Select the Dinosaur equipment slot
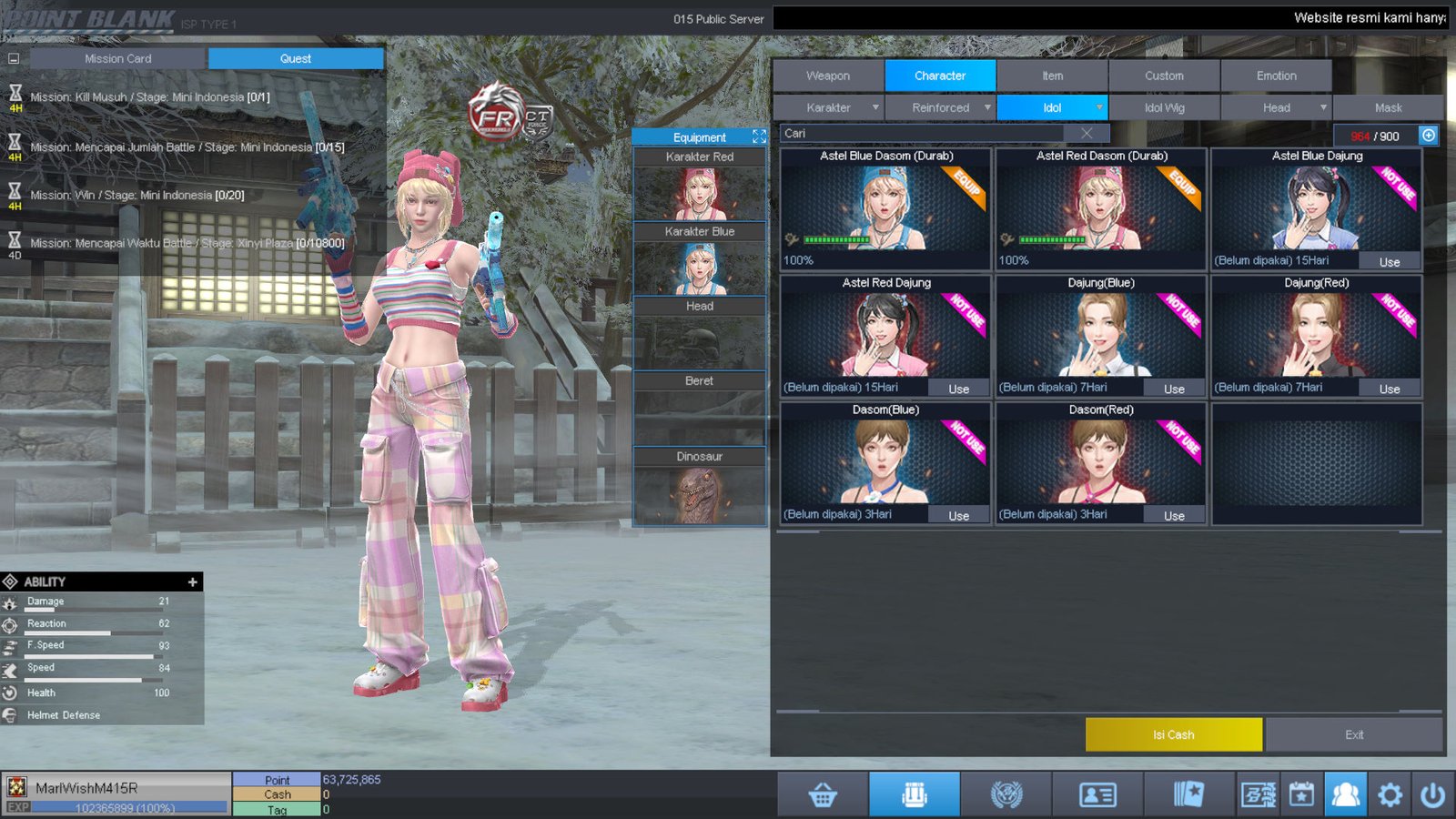Image resolution: width=1456 pixels, height=819 pixels. pos(699,487)
